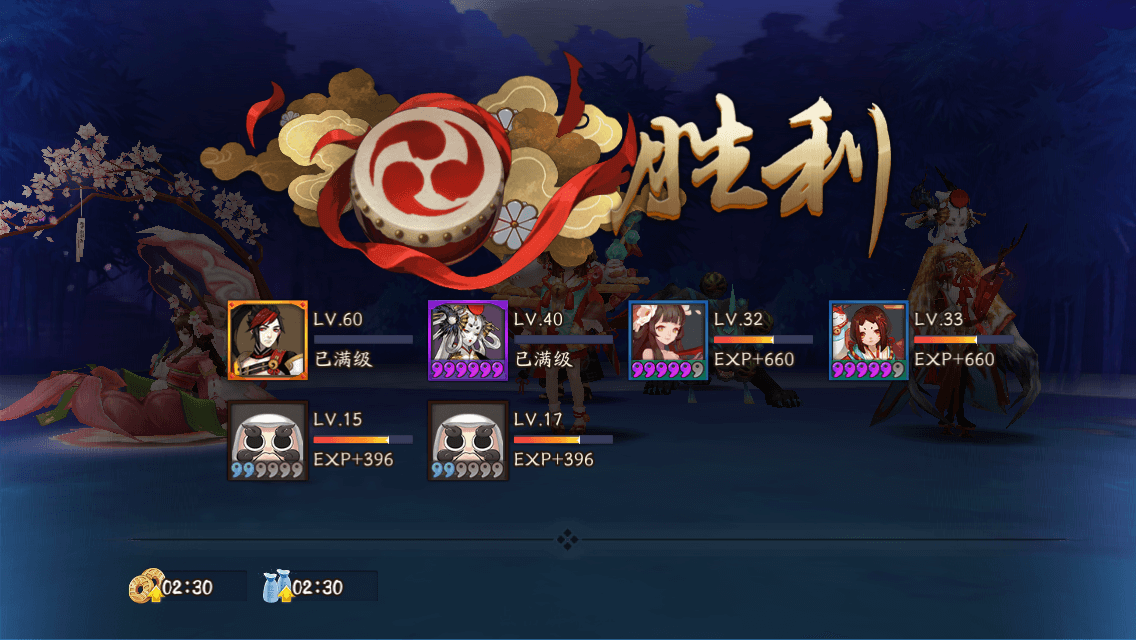Image resolution: width=1136 pixels, height=640 pixels.
Task: Select the LV.40 purple-framed shikigami portrait
Action: (x=467, y=340)
